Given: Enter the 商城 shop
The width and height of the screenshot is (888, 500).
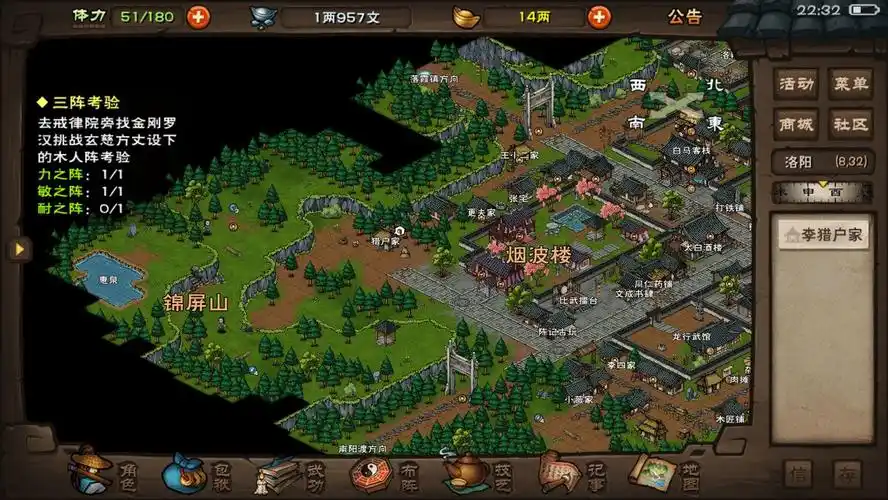Looking at the screenshot, I should pyautogui.click(x=796, y=124).
